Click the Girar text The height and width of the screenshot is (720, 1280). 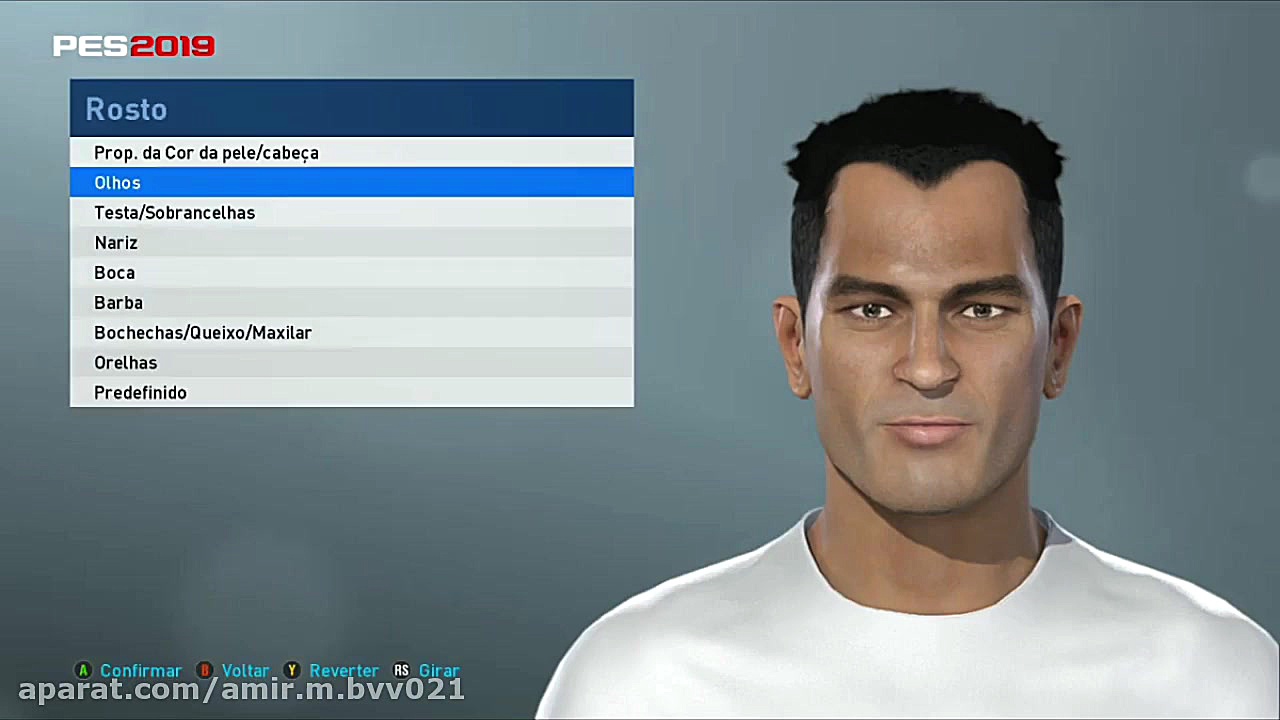tap(439, 671)
